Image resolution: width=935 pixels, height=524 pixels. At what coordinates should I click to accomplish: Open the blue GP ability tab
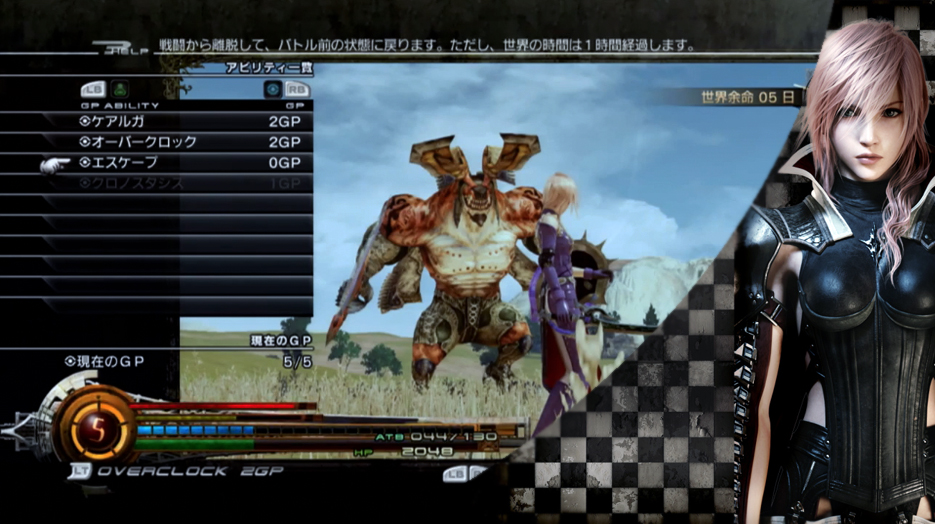point(272,89)
